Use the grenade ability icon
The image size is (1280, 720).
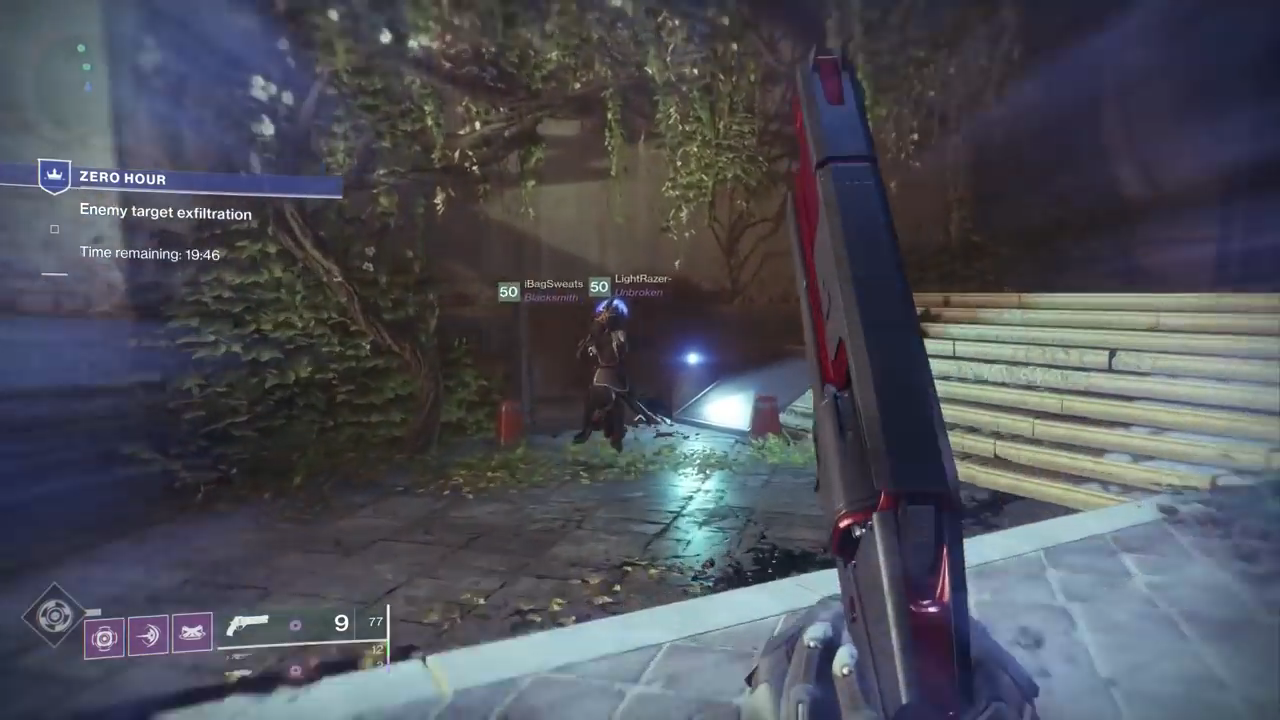104,636
